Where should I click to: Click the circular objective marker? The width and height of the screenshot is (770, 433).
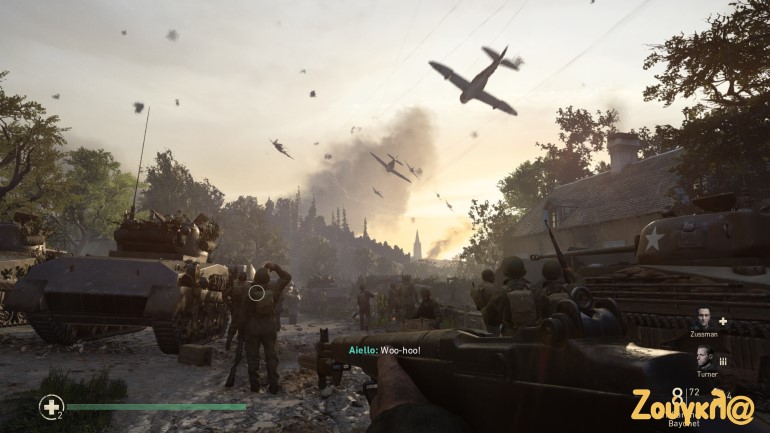click(257, 293)
